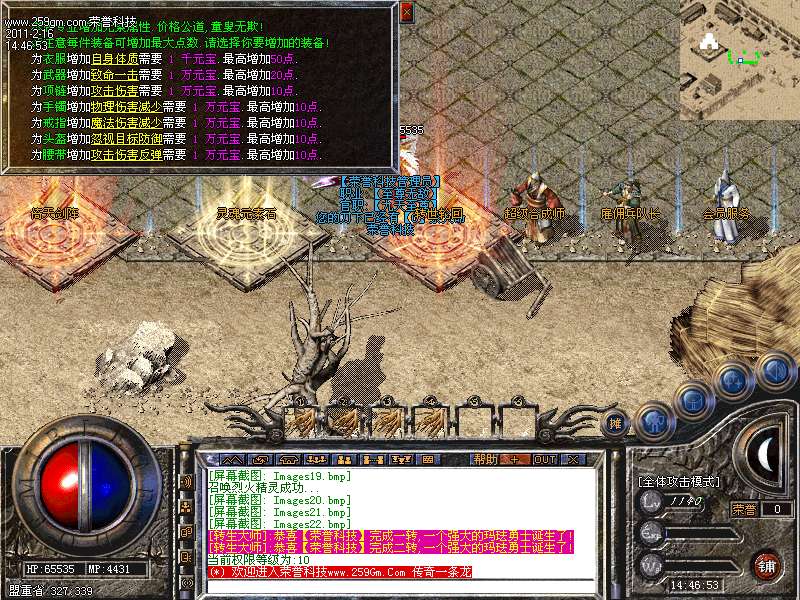The height and width of the screenshot is (600, 800).
Task: Select the 魔法伤害减少 ring upgrade link
Action: [x=124, y=123]
